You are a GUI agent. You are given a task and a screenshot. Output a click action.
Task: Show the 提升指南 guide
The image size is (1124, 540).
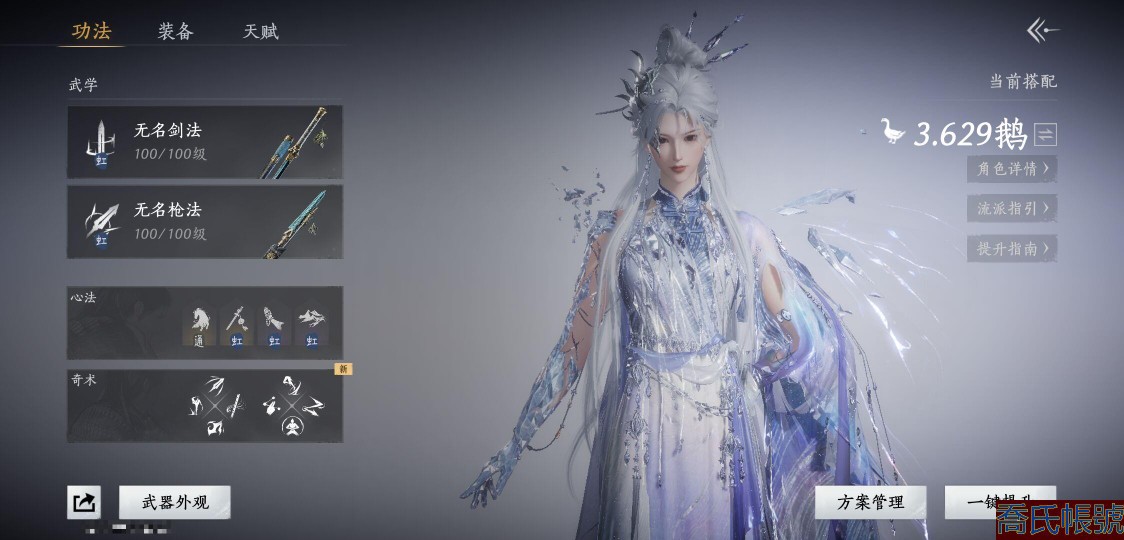point(1012,249)
